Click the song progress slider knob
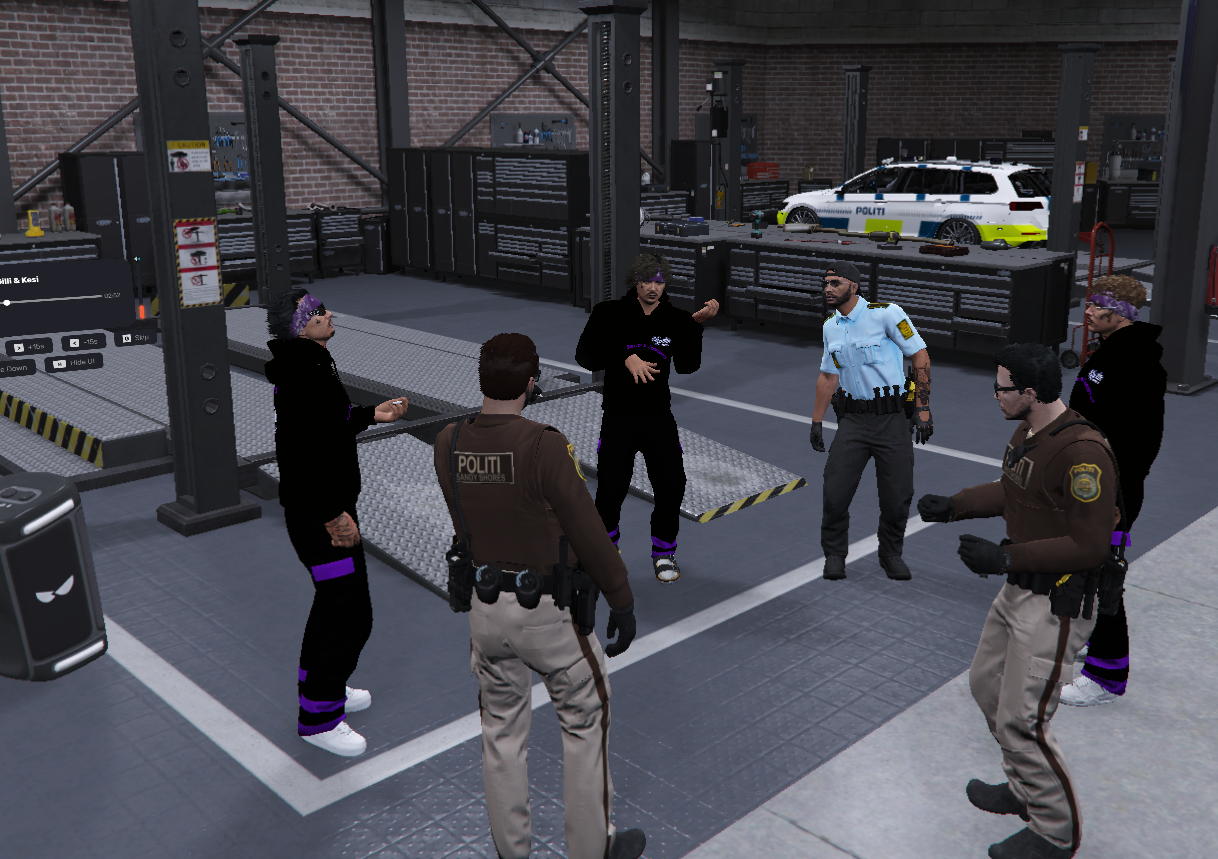 (8, 301)
